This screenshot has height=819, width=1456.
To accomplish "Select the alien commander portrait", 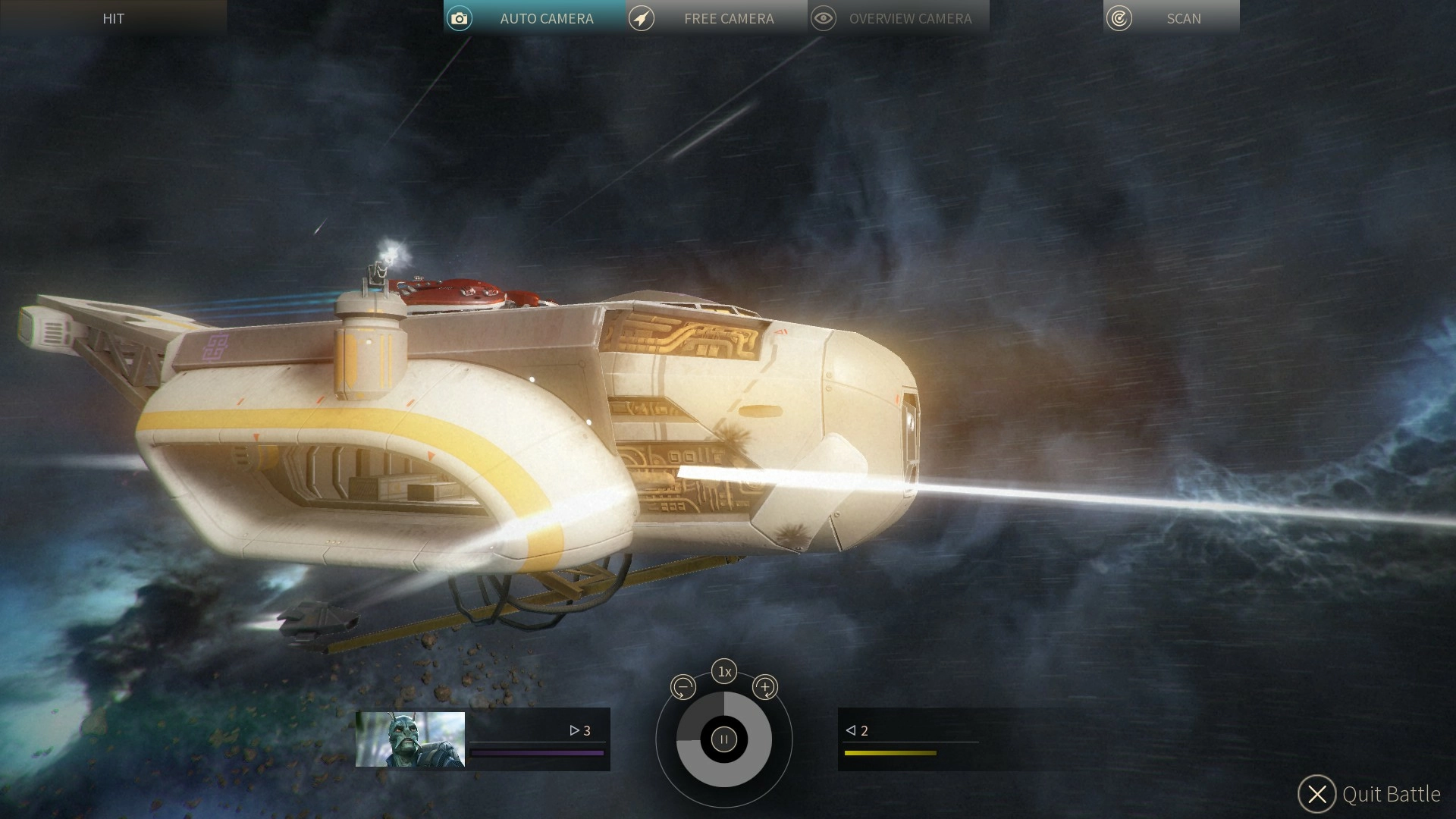I will (x=410, y=739).
